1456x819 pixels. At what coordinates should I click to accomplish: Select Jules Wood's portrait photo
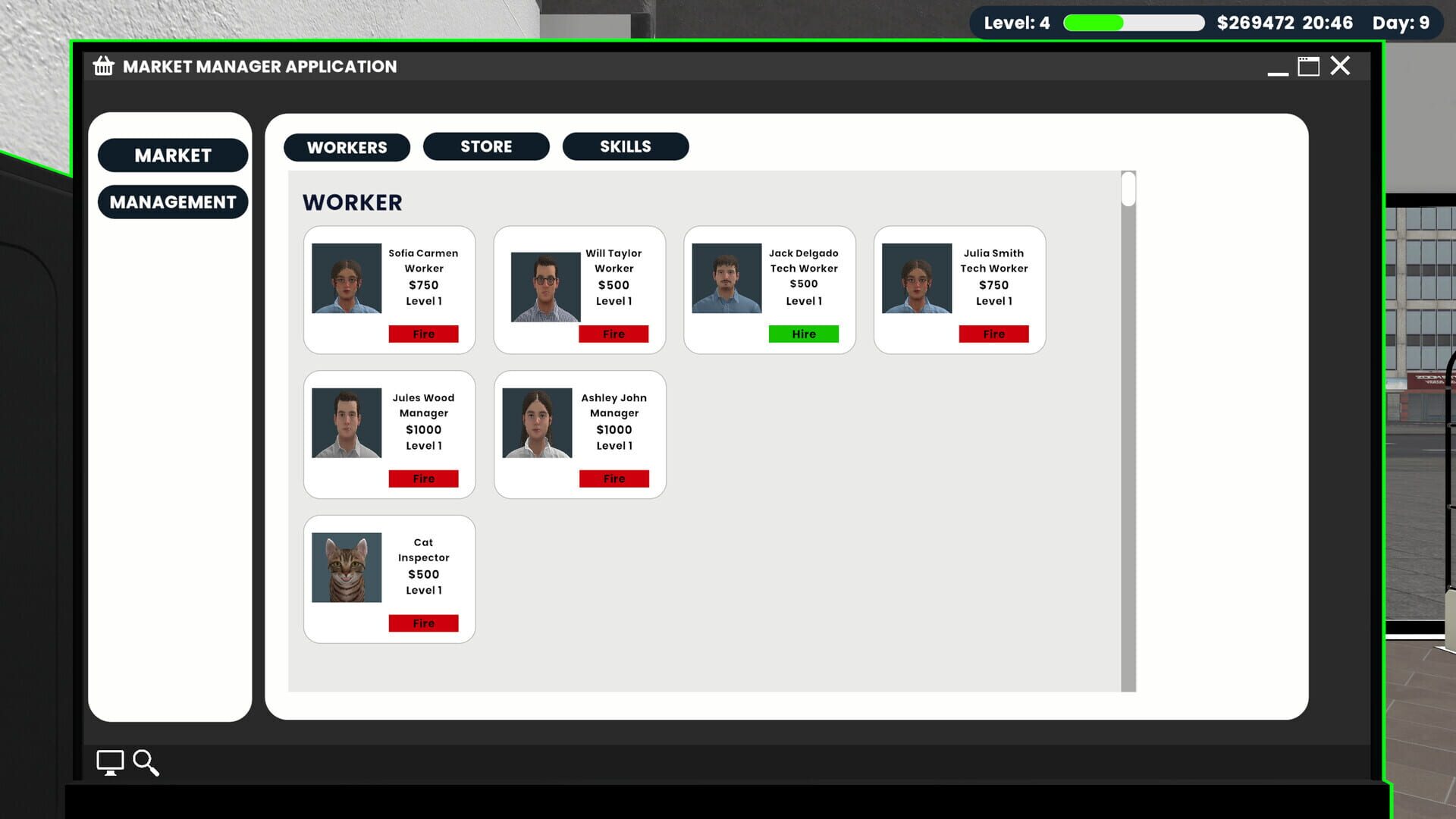coord(346,422)
